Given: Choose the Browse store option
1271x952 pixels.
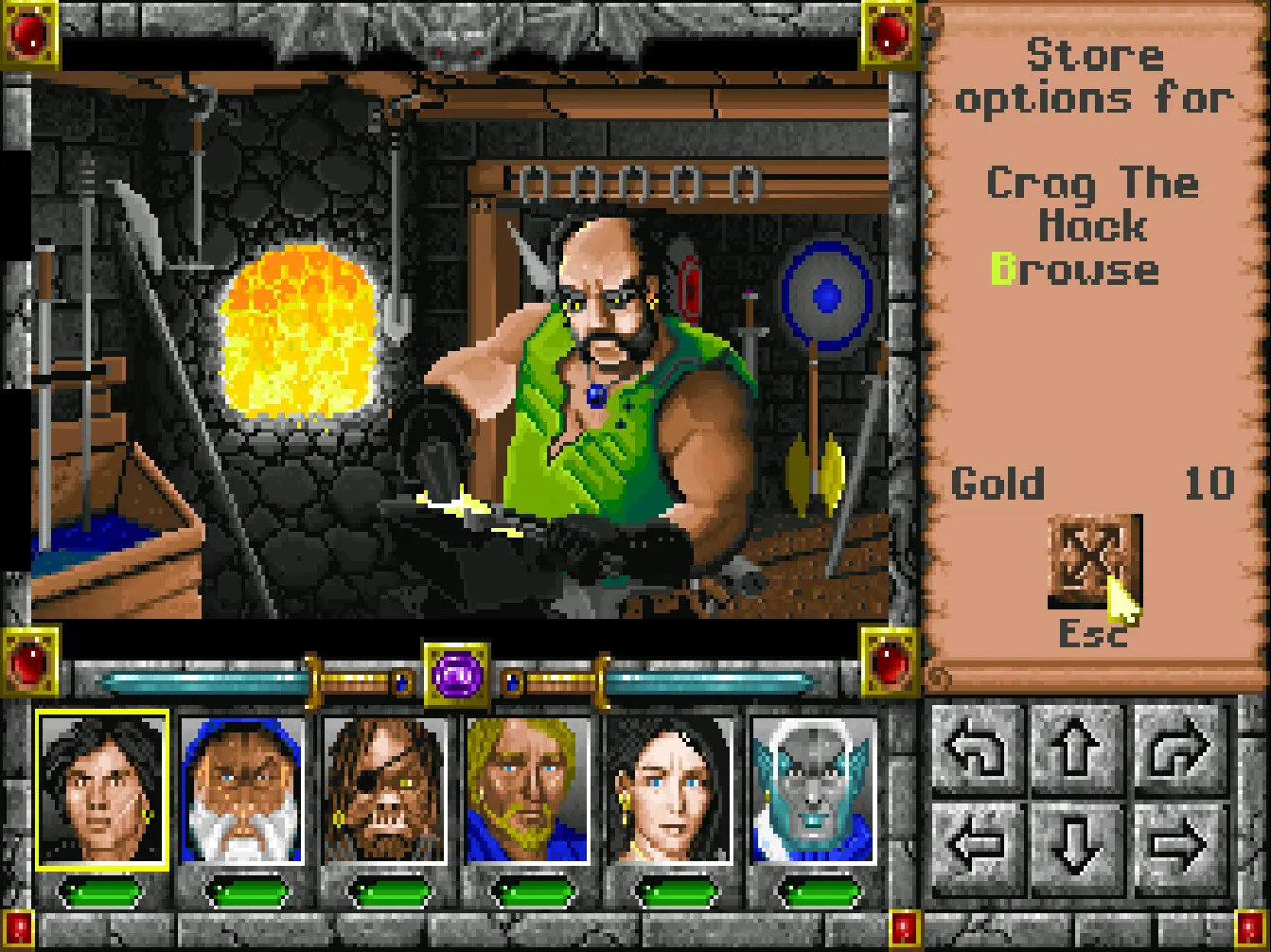Looking at the screenshot, I should pyautogui.click(x=1075, y=270).
